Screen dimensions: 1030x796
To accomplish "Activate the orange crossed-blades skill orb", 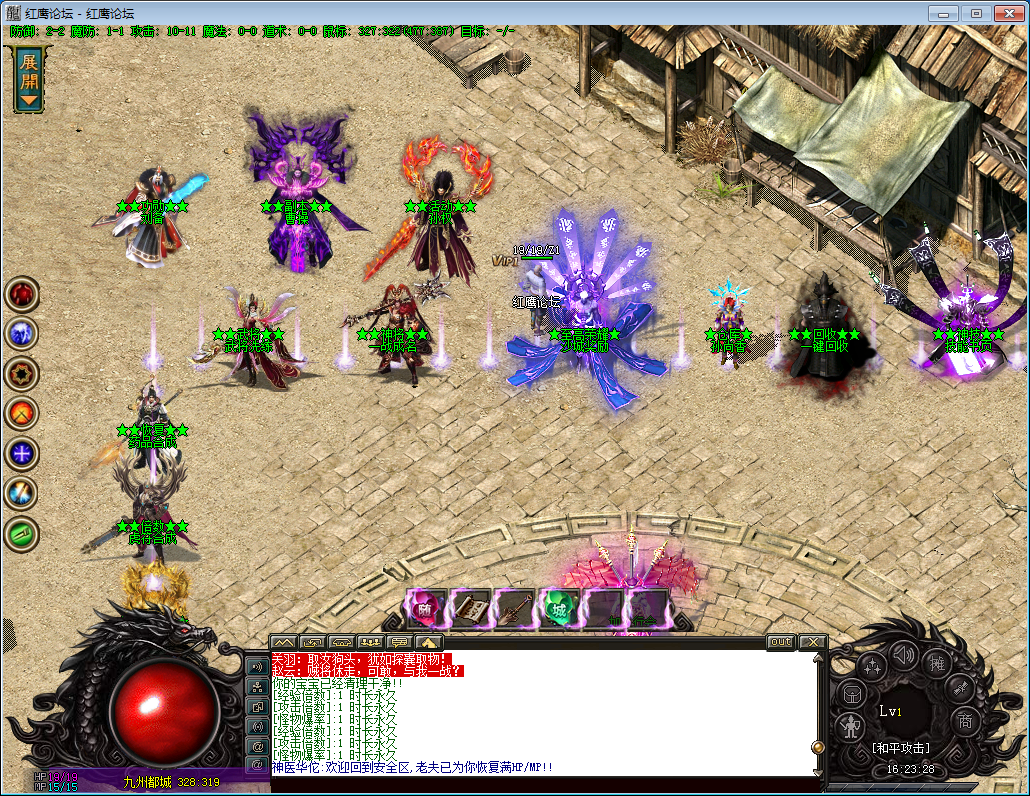I will pos(21,413).
